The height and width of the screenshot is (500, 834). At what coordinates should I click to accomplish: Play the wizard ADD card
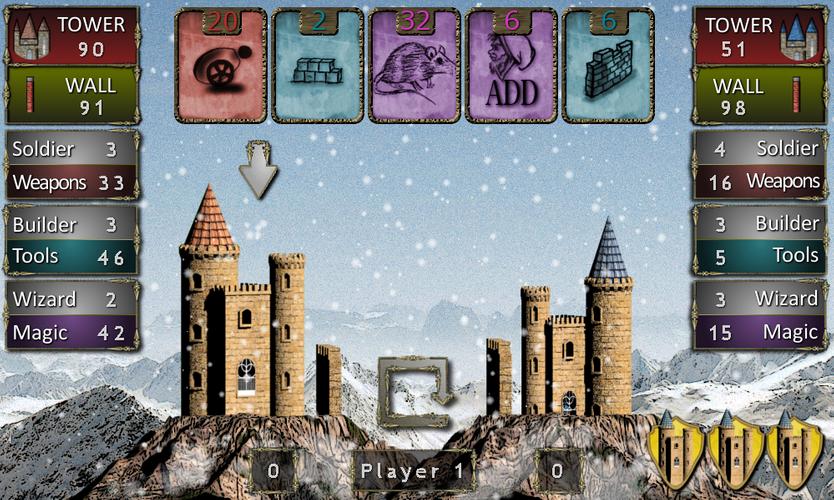(511, 66)
